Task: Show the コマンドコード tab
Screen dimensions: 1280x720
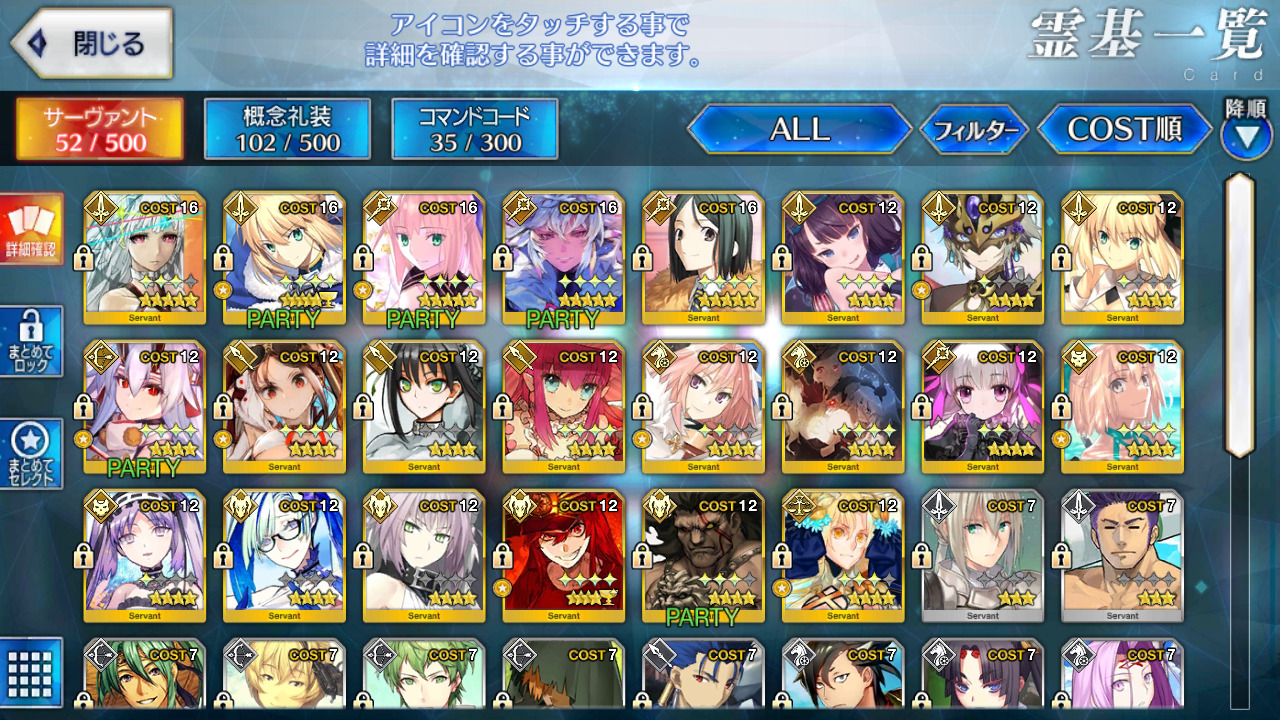Action: [475, 129]
